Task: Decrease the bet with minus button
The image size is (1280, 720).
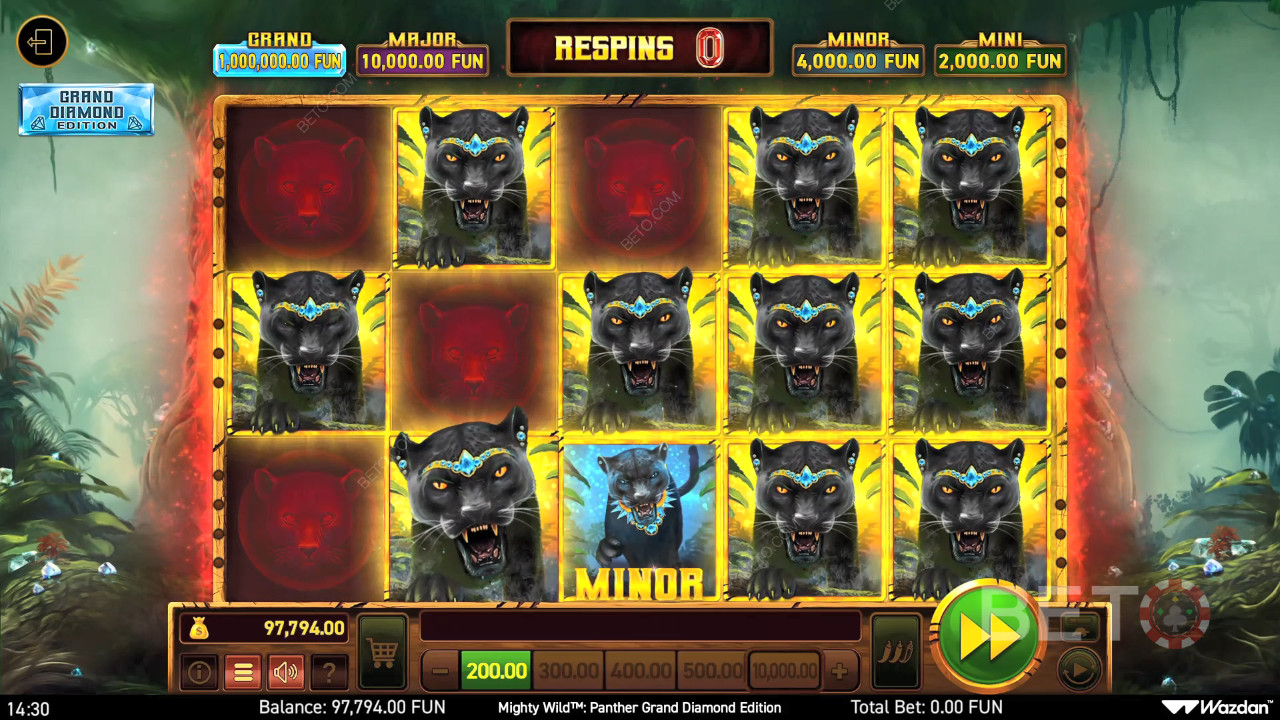Action: pyautogui.click(x=441, y=670)
